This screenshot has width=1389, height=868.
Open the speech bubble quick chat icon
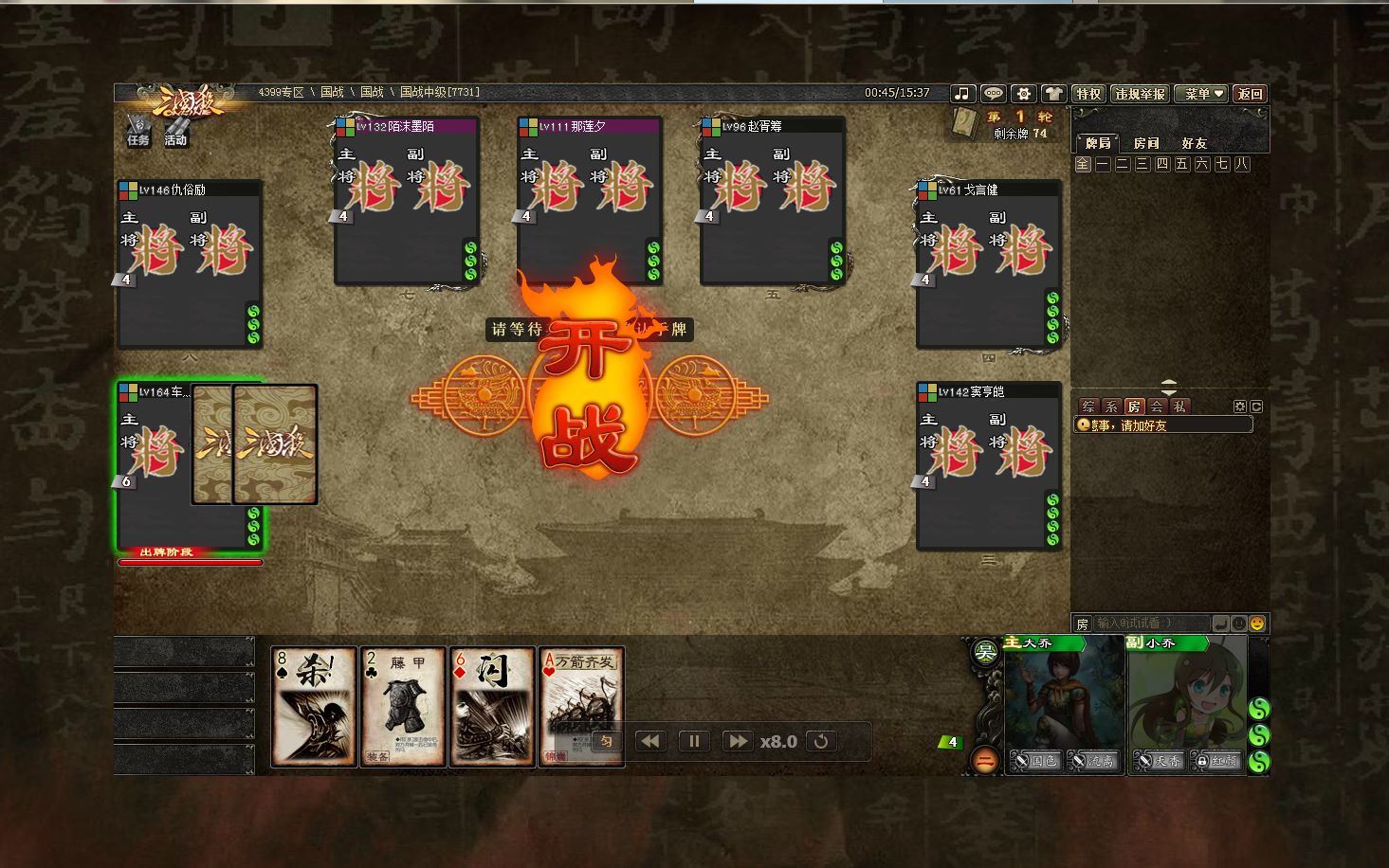(x=993, y=94)
